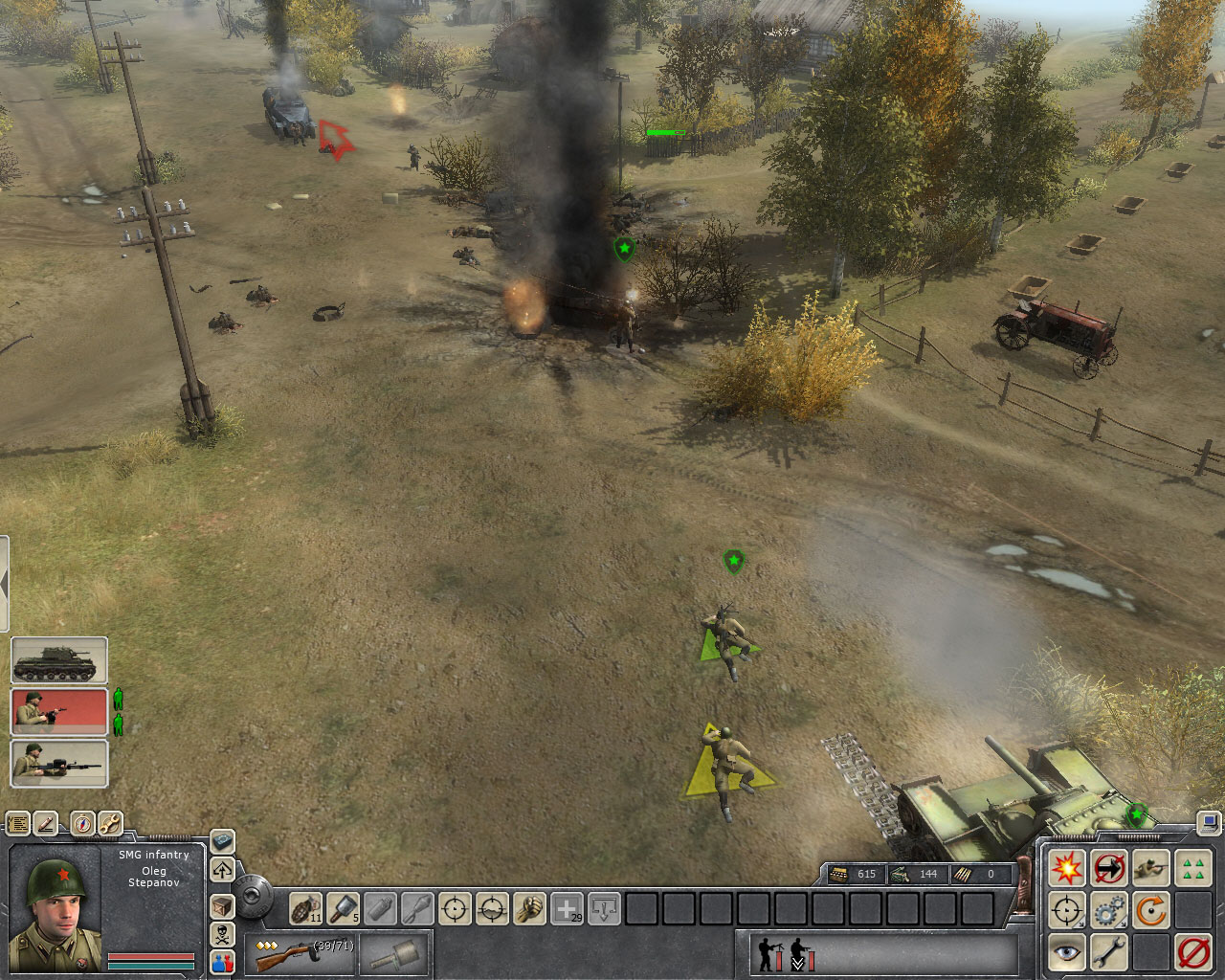Choose the green triangles formation button

(x=1192, y=867)
